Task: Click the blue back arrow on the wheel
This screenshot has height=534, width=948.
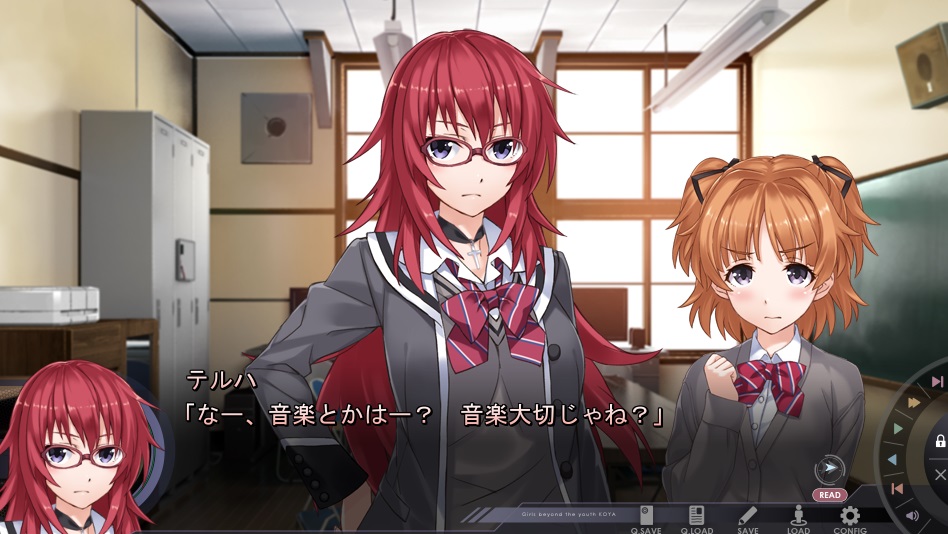Action: coord(892,460)
